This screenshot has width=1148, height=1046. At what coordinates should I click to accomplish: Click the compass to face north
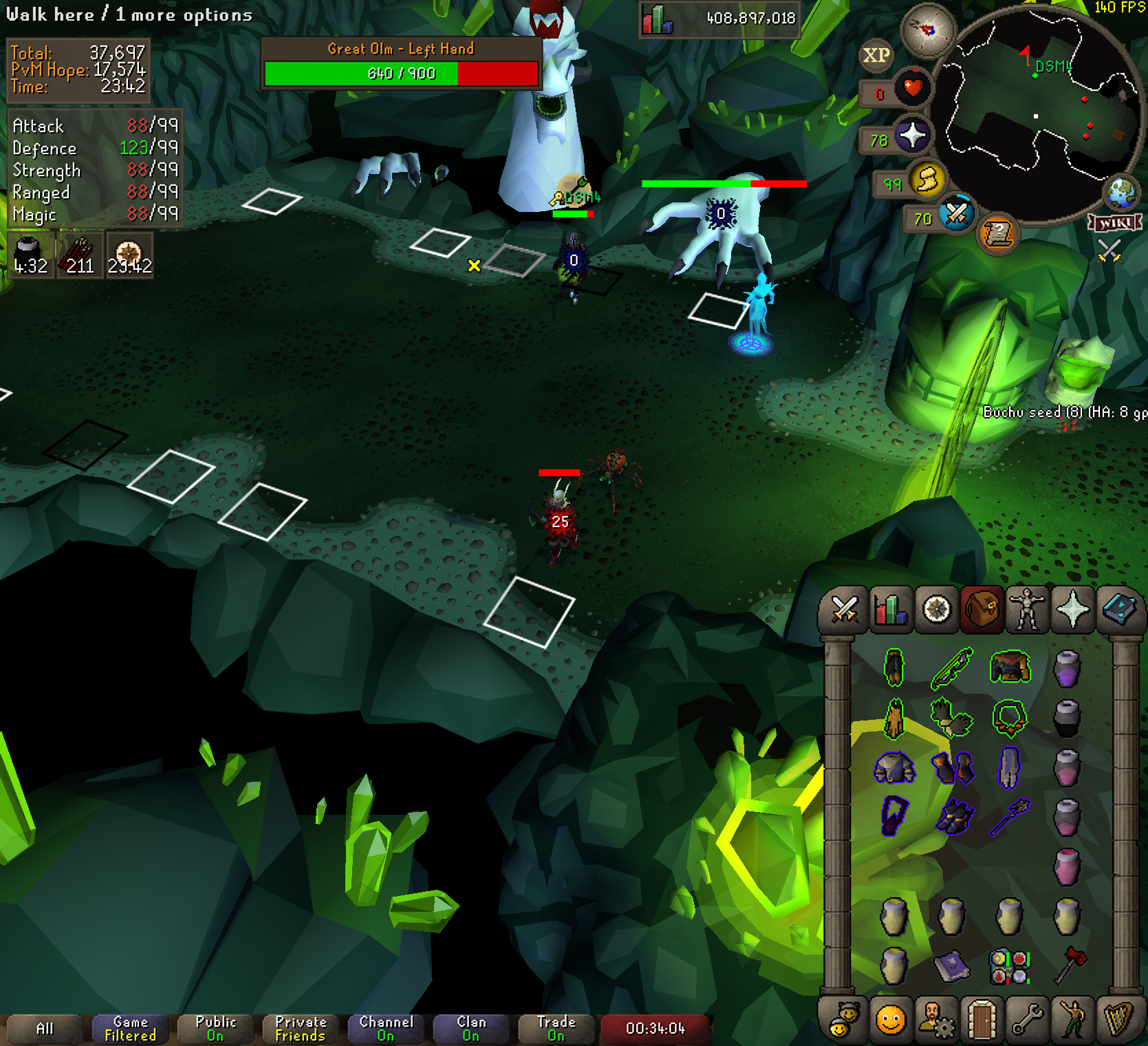[x=928, y=30]
